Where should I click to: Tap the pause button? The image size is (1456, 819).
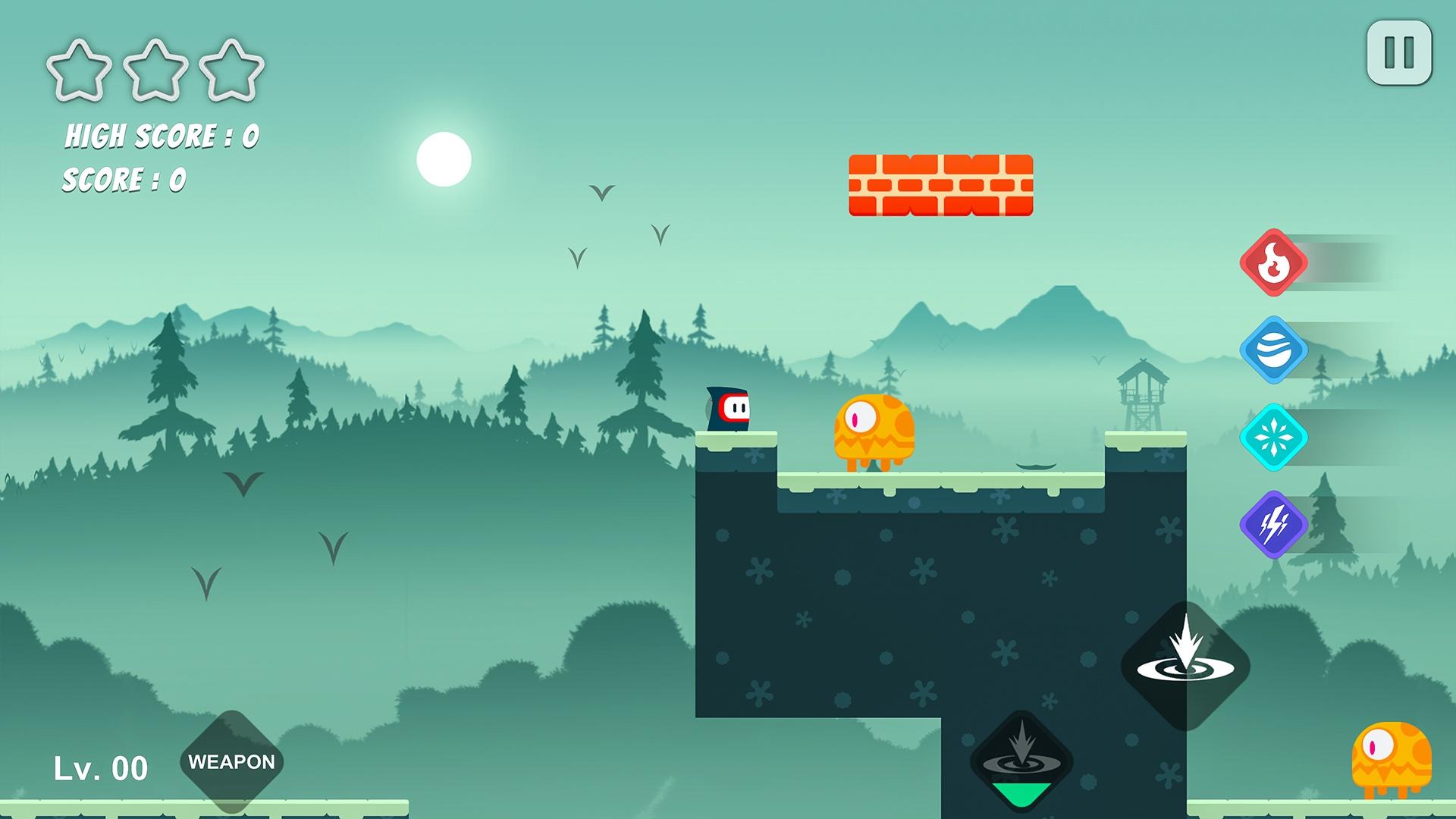[1399, 51]
